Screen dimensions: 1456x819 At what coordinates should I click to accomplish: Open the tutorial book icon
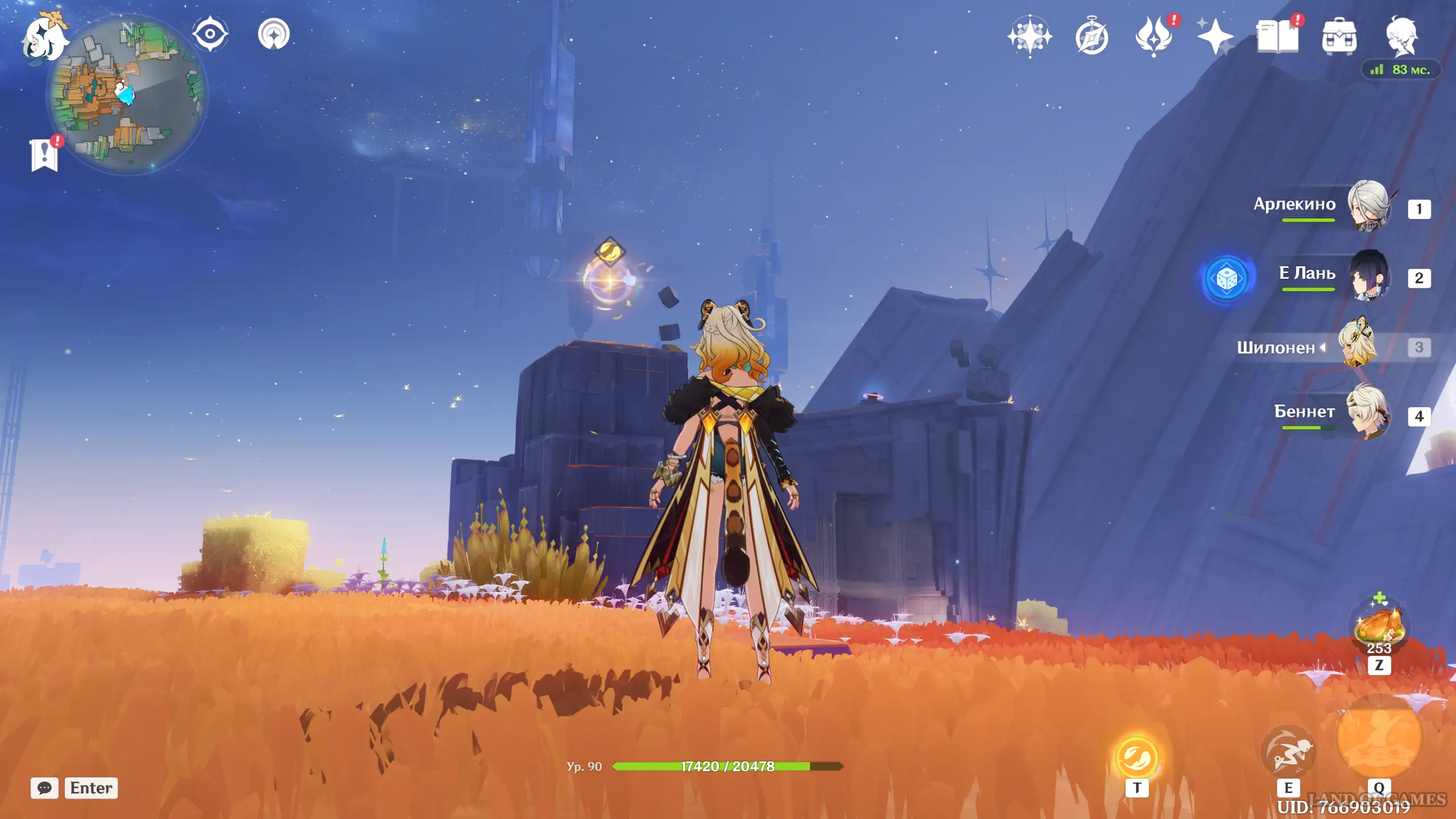click(1277, 37)
